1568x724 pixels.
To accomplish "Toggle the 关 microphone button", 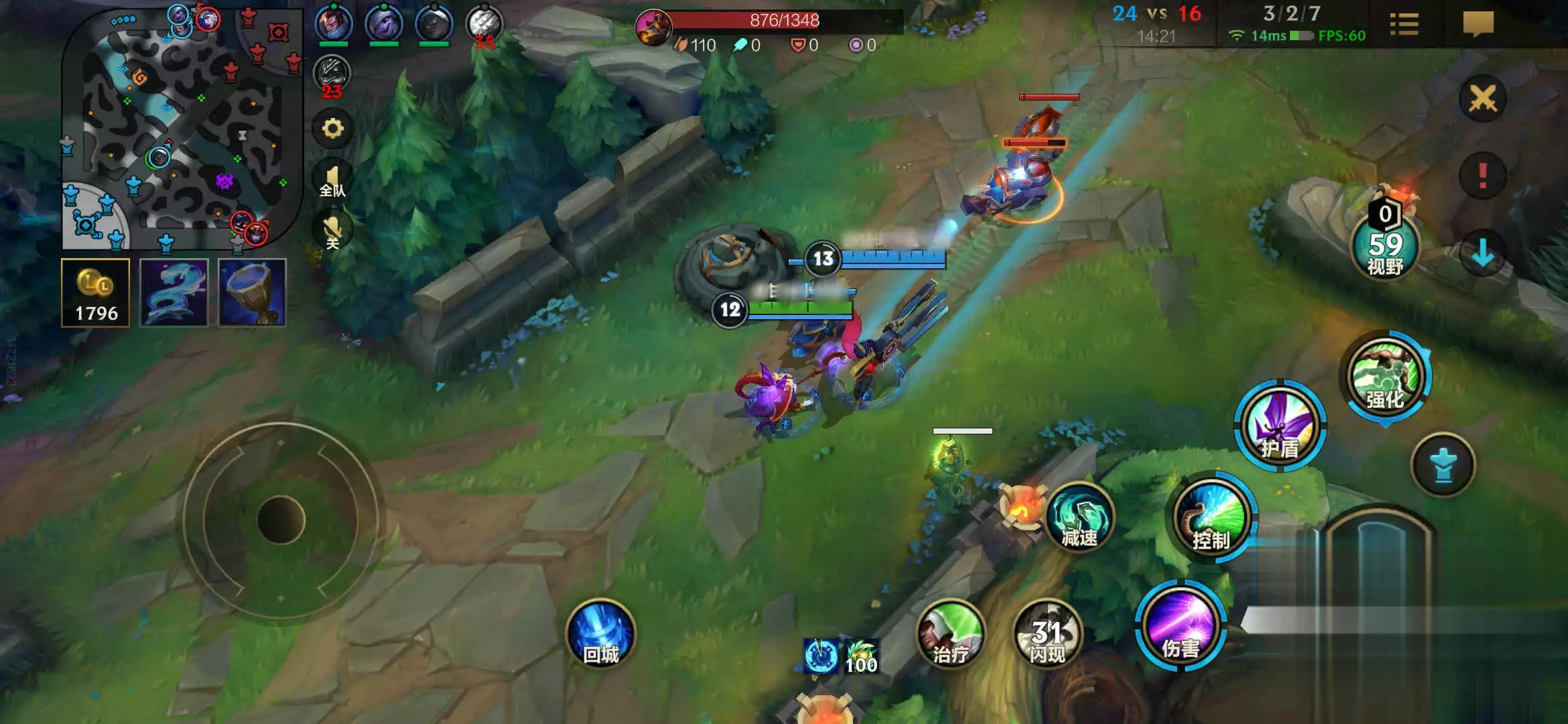I will [x=332, y=232].
